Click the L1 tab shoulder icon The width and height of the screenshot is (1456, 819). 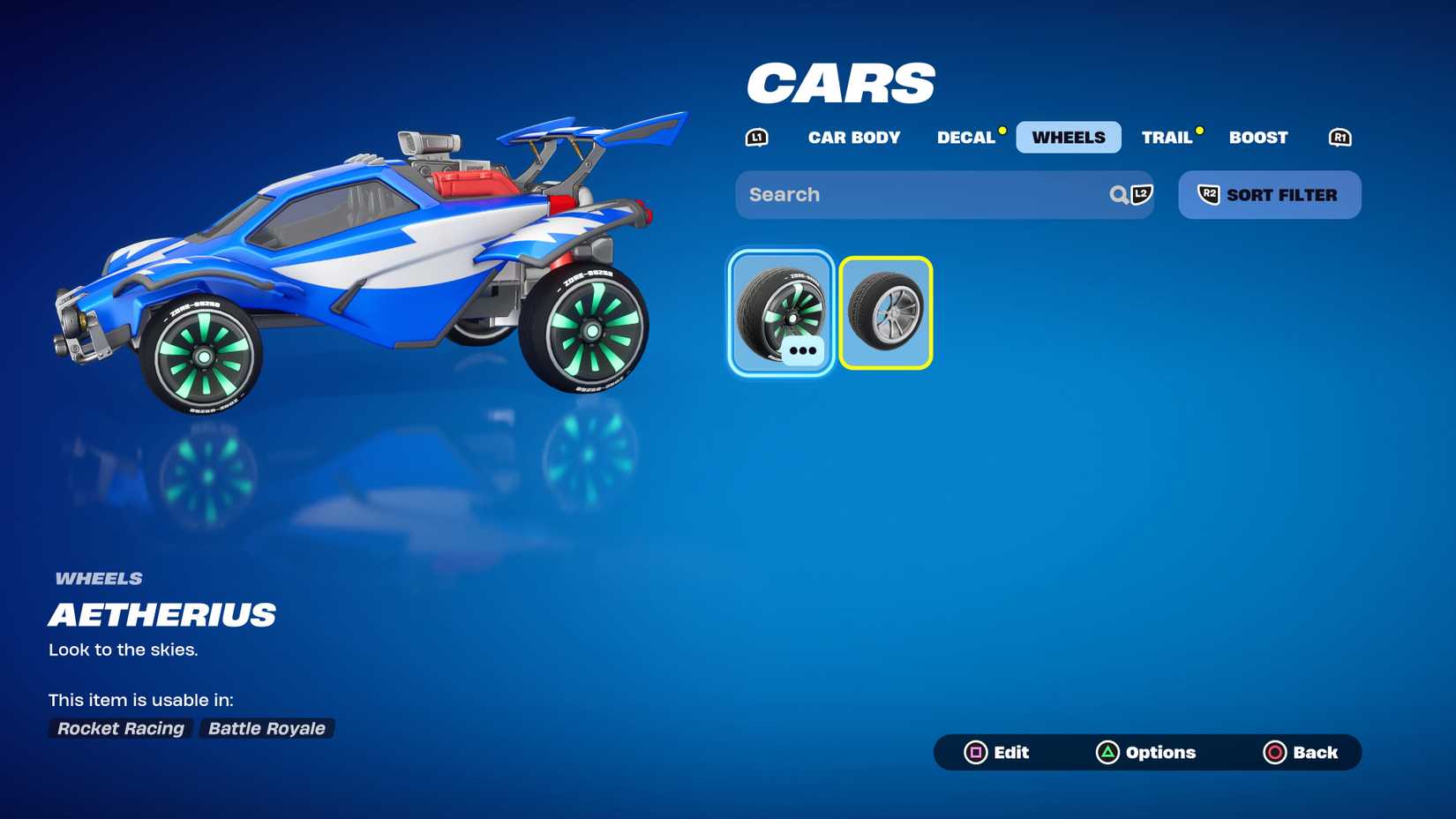[756, 137]
